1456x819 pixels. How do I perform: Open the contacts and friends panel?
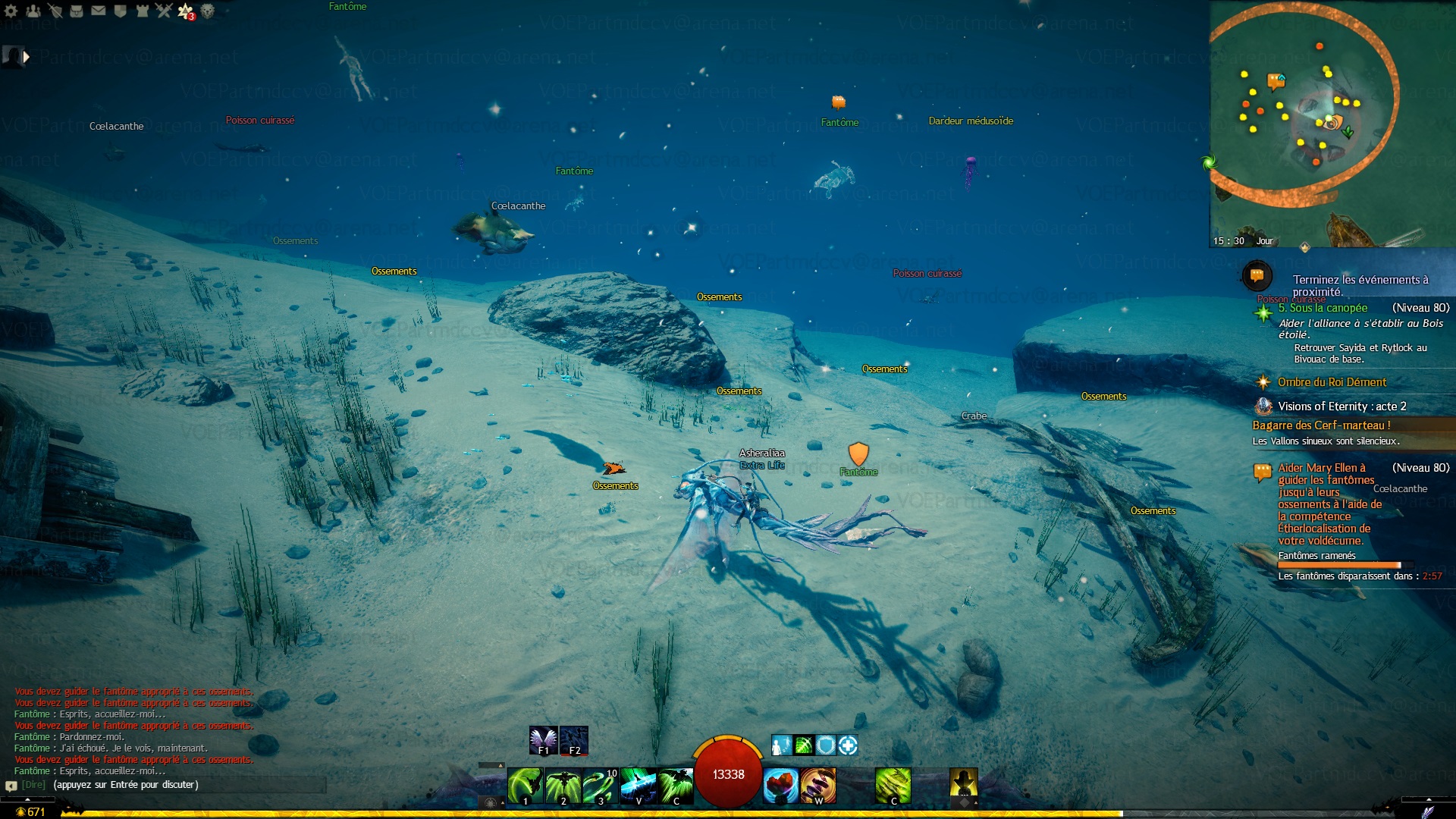click(x=33, y=11)
